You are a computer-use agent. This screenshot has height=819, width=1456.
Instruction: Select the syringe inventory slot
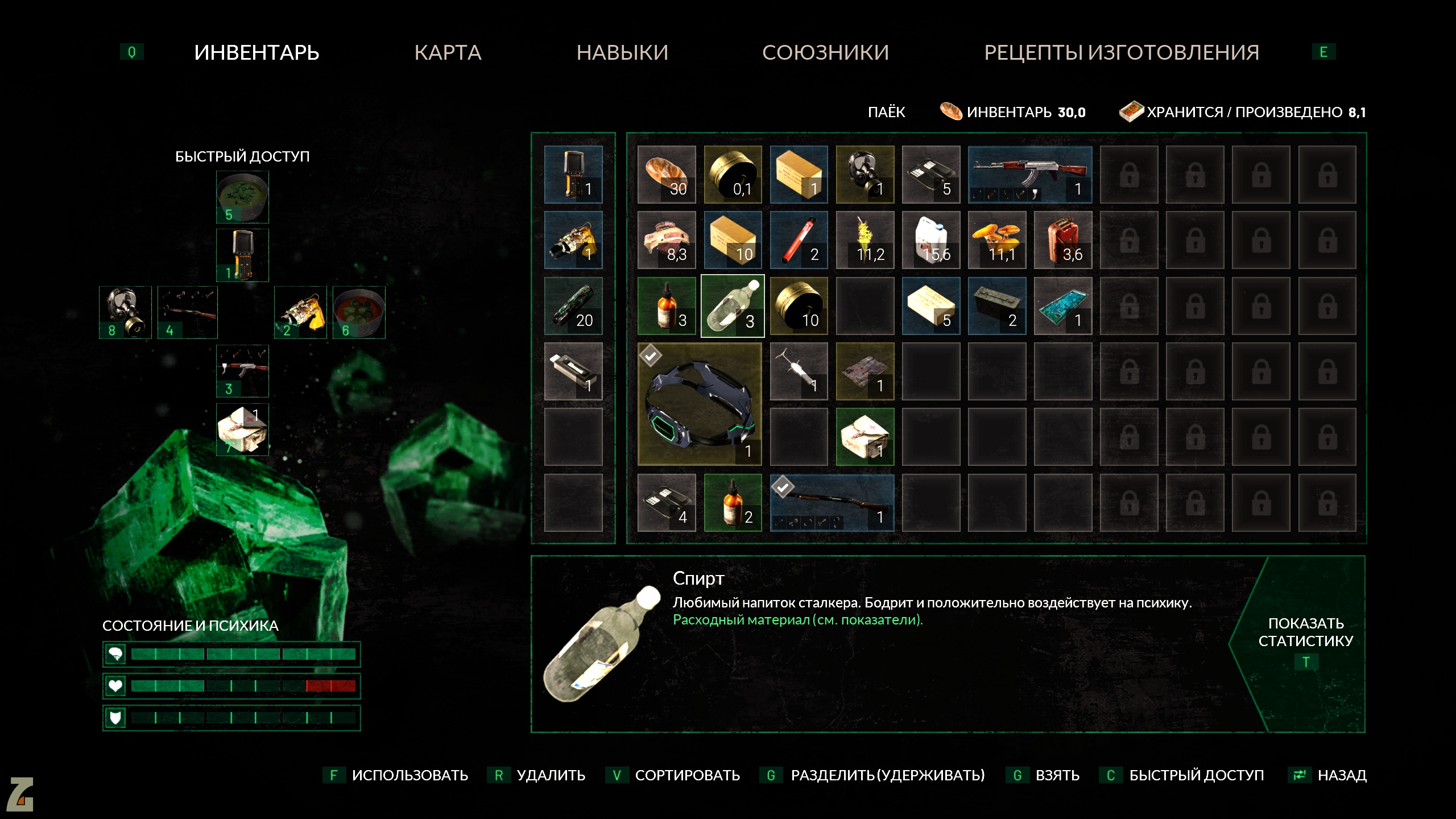pos(799,371)
